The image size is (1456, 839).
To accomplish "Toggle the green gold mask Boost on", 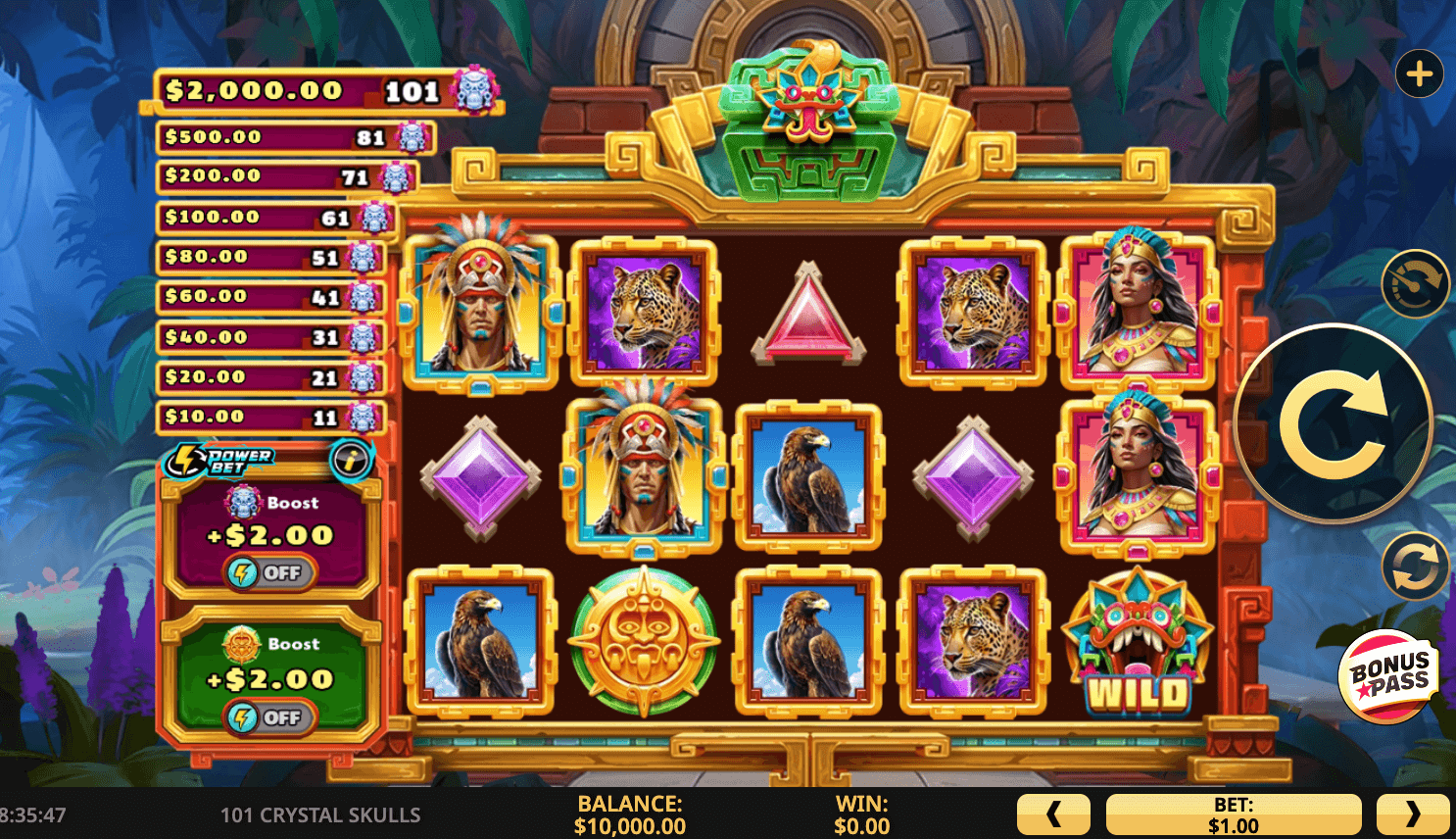I will click(x=270, y=717).
